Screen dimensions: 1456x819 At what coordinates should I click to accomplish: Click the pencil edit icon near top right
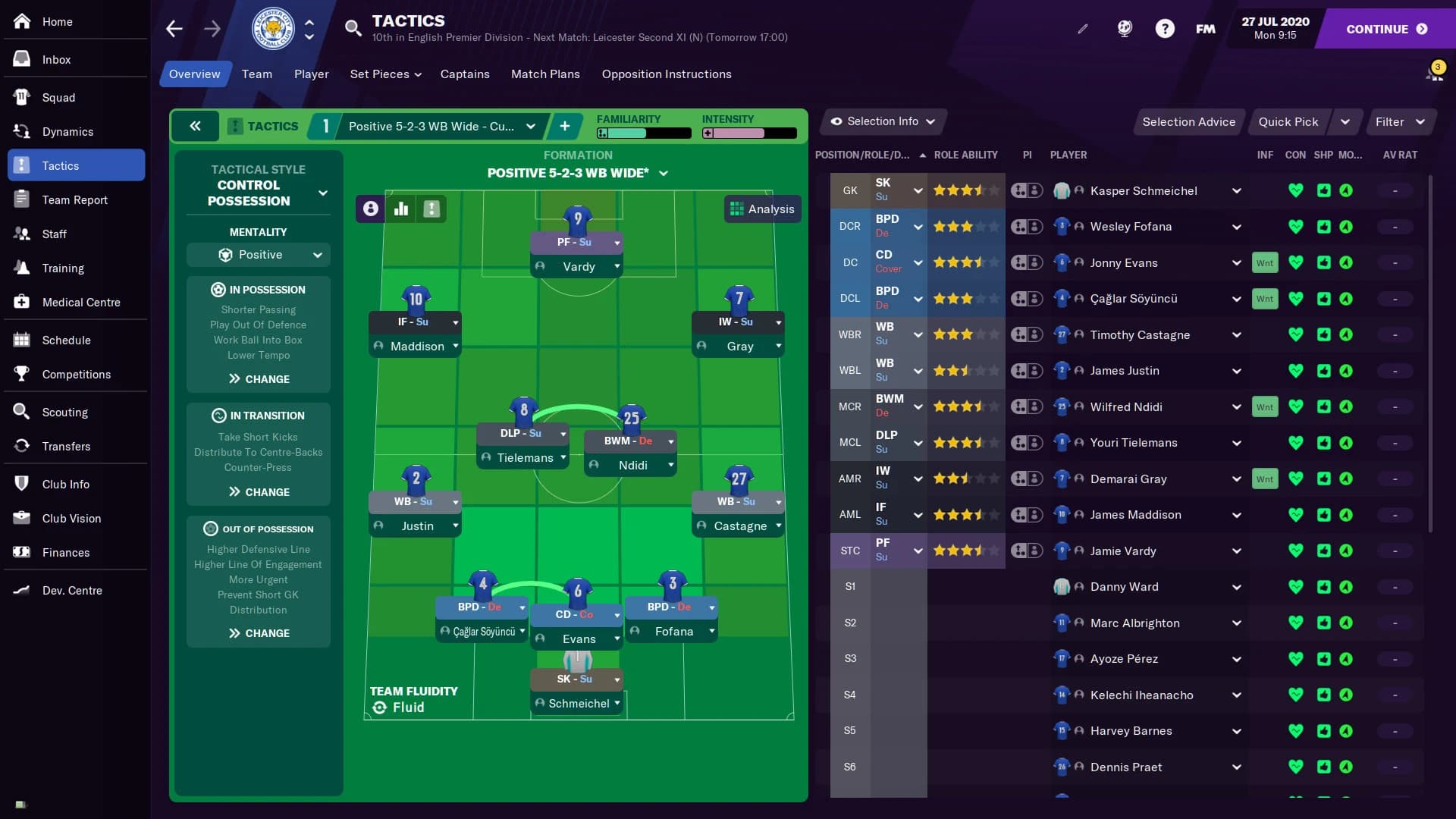1082,28
